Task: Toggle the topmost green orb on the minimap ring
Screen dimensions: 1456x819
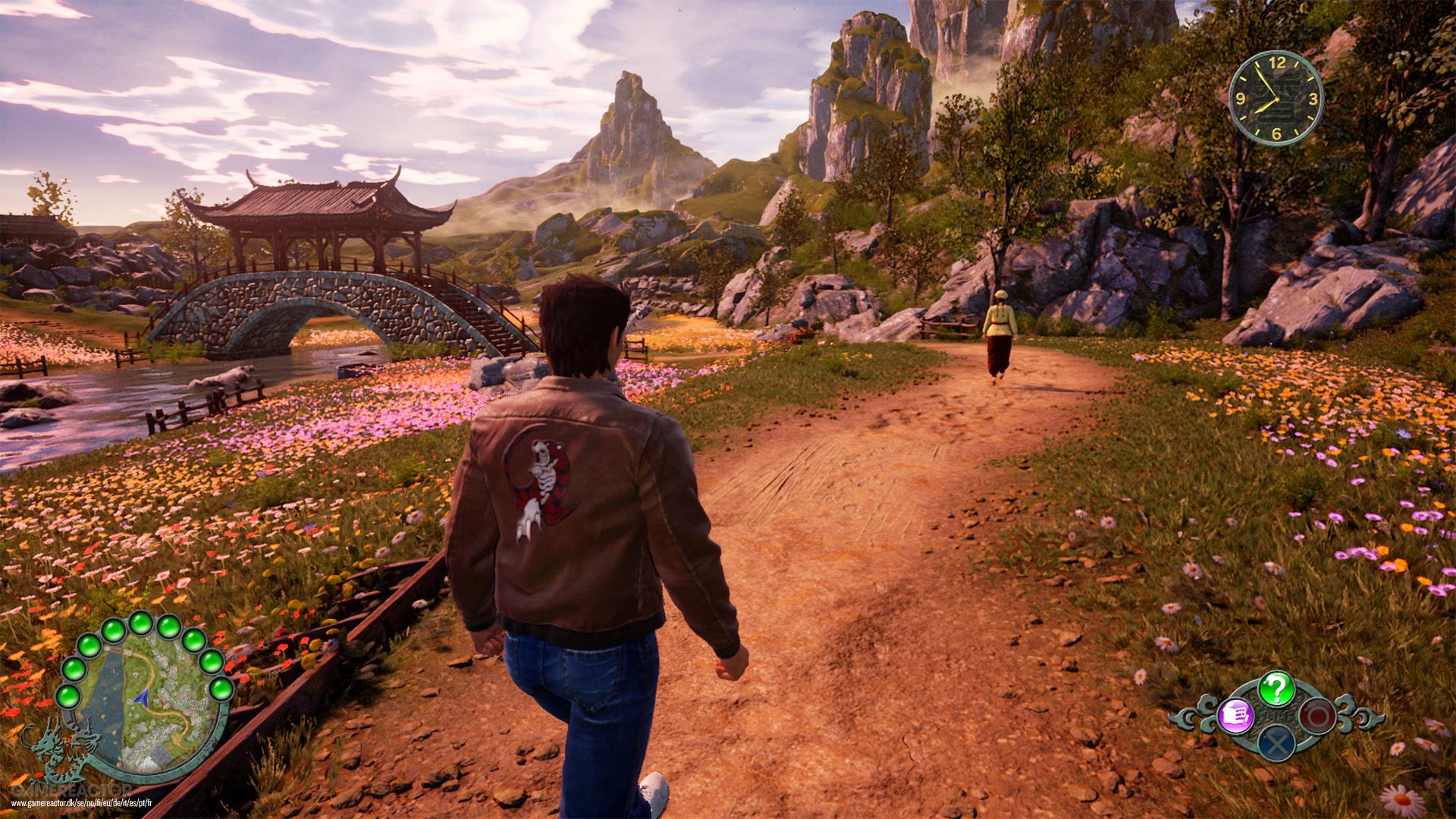Action: coord(140,625)
